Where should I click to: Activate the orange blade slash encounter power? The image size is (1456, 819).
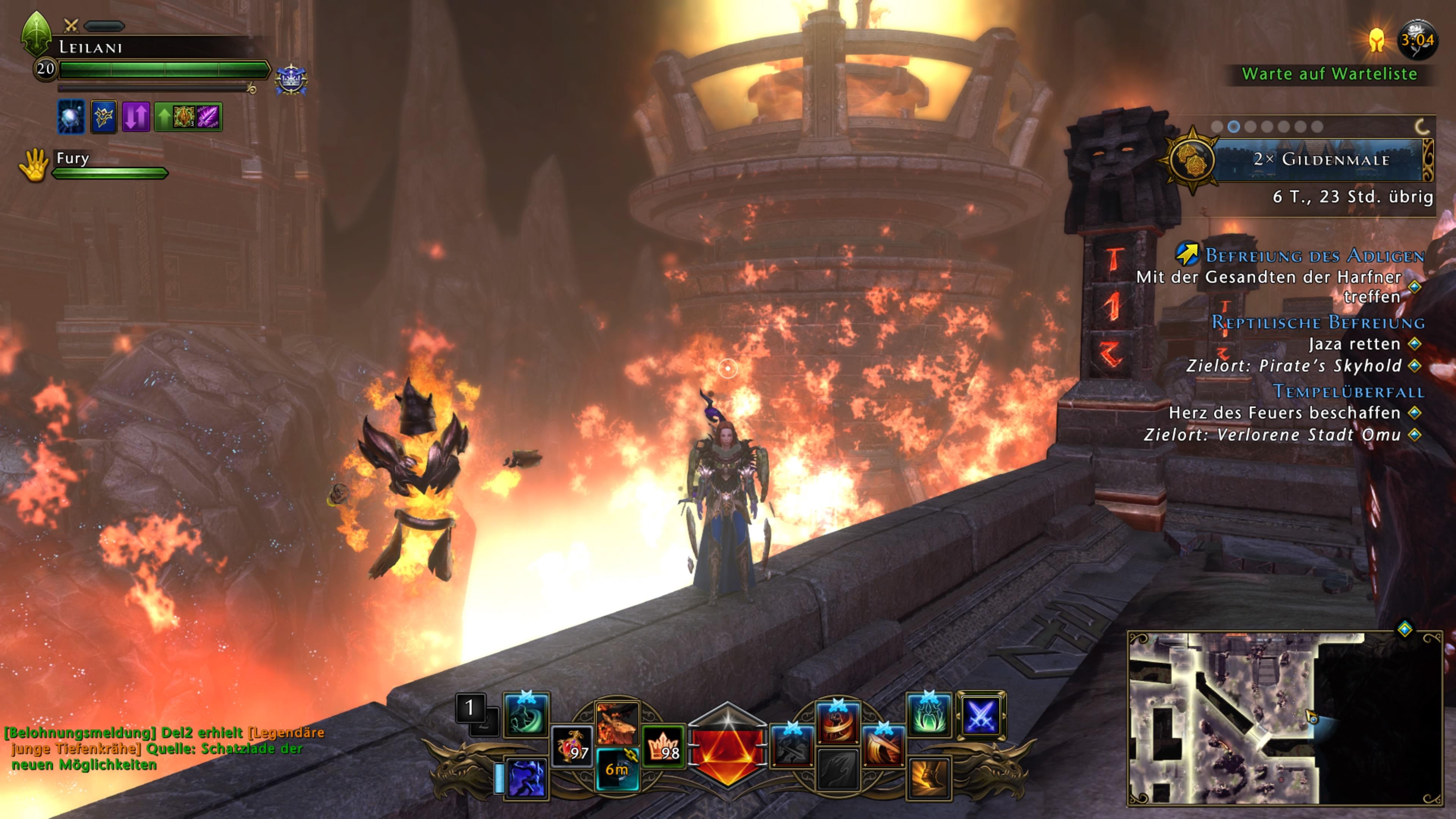[x=883, y=747]
